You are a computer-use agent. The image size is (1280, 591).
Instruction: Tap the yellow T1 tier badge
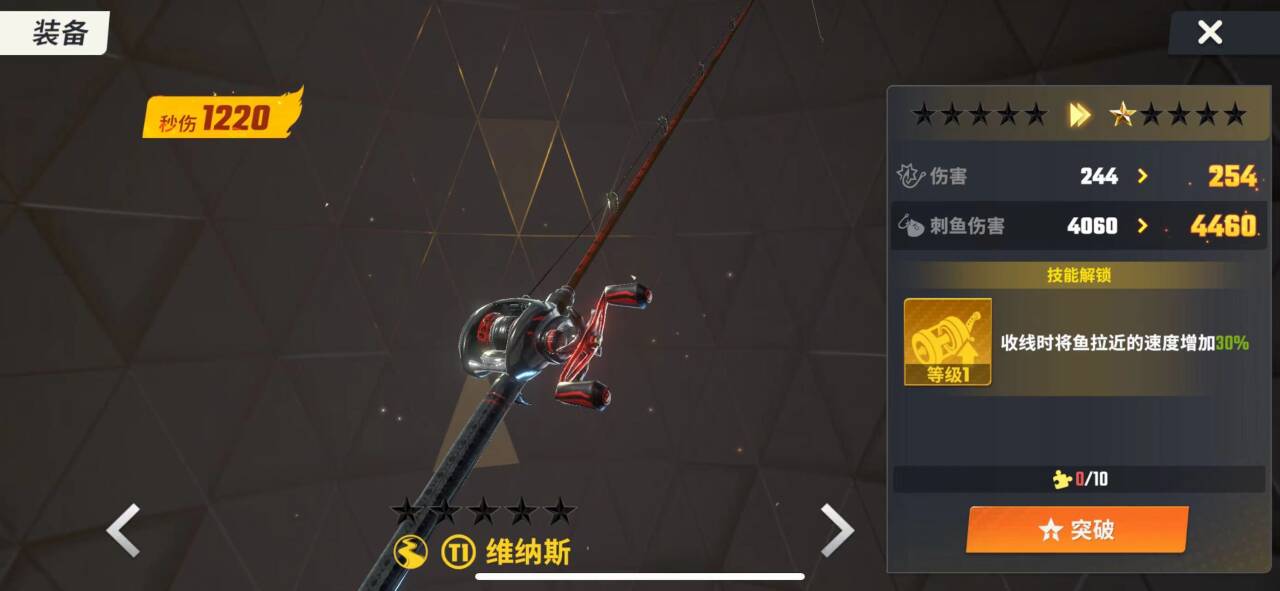tap(457, 552)
